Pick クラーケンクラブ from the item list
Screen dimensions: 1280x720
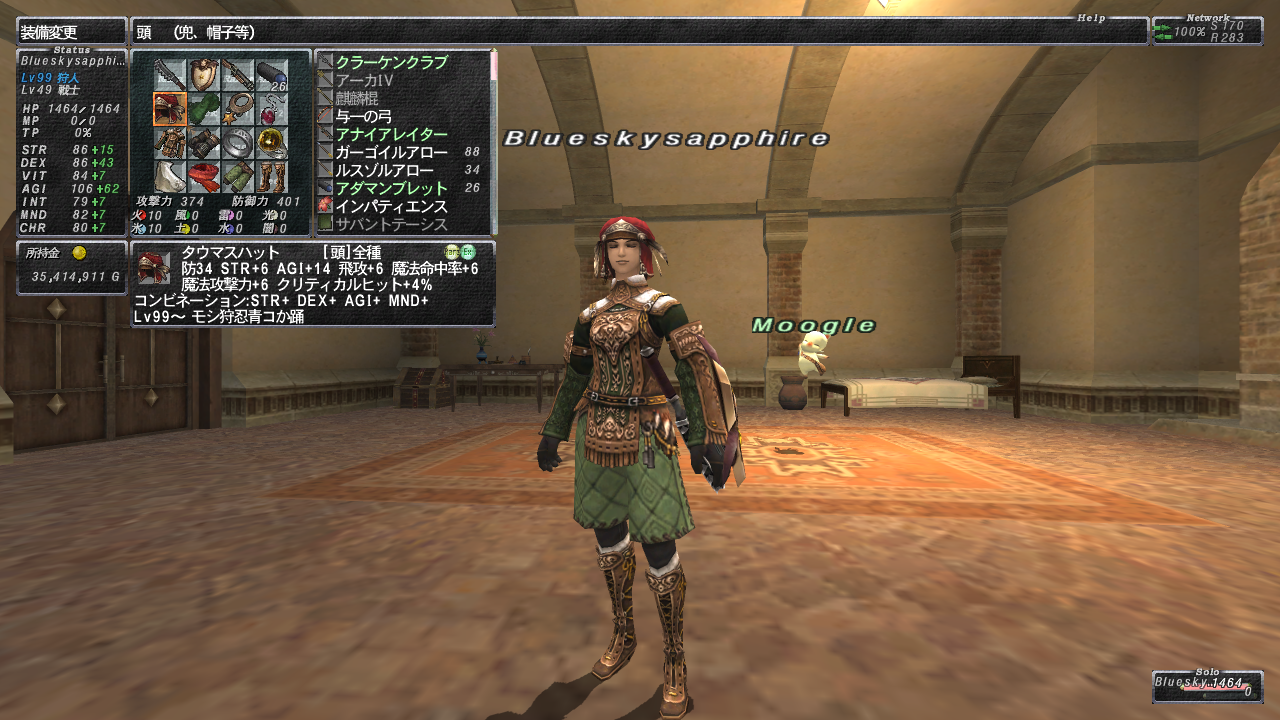(391, 62)
